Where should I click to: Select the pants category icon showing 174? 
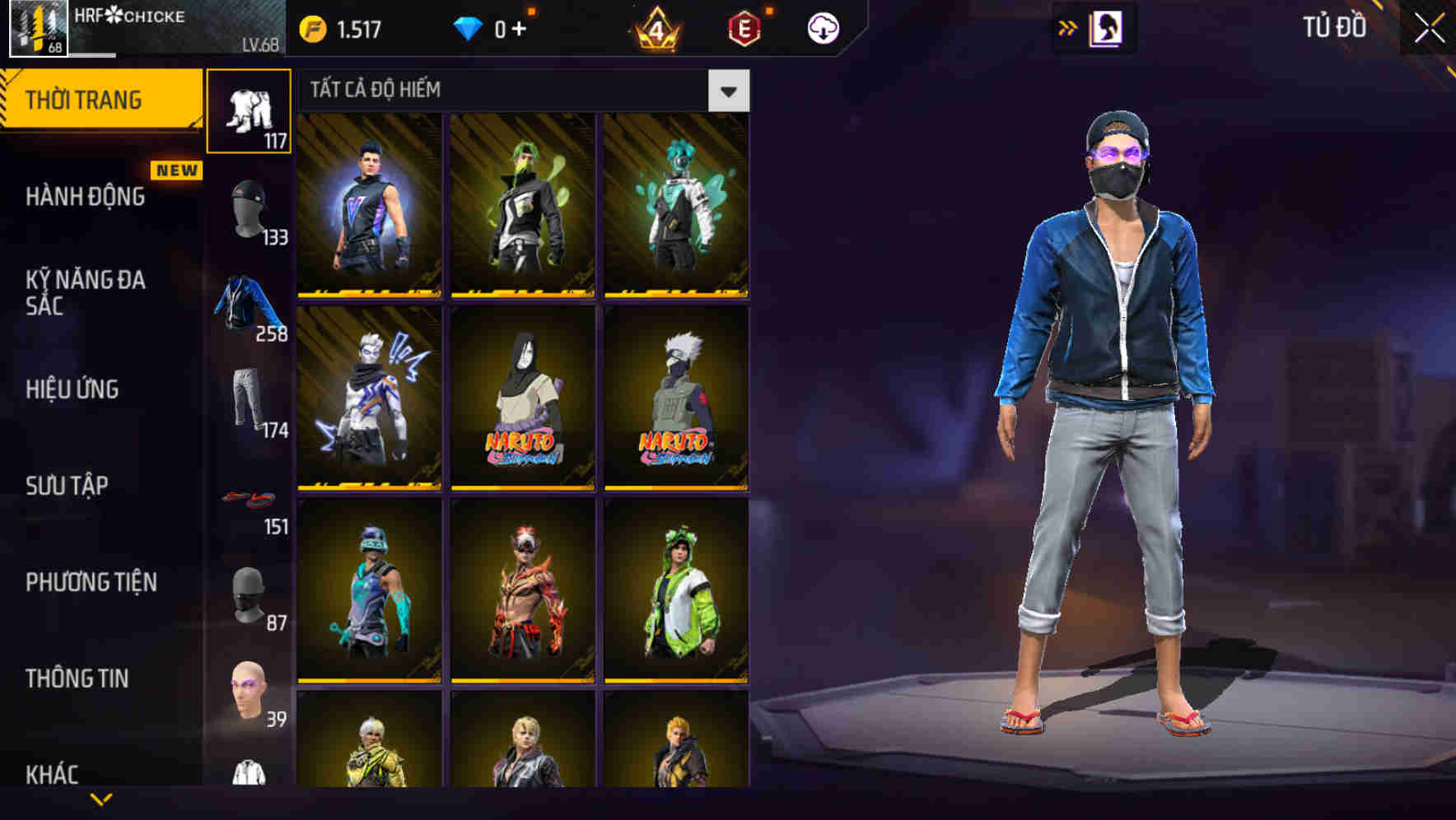[247, 399]
